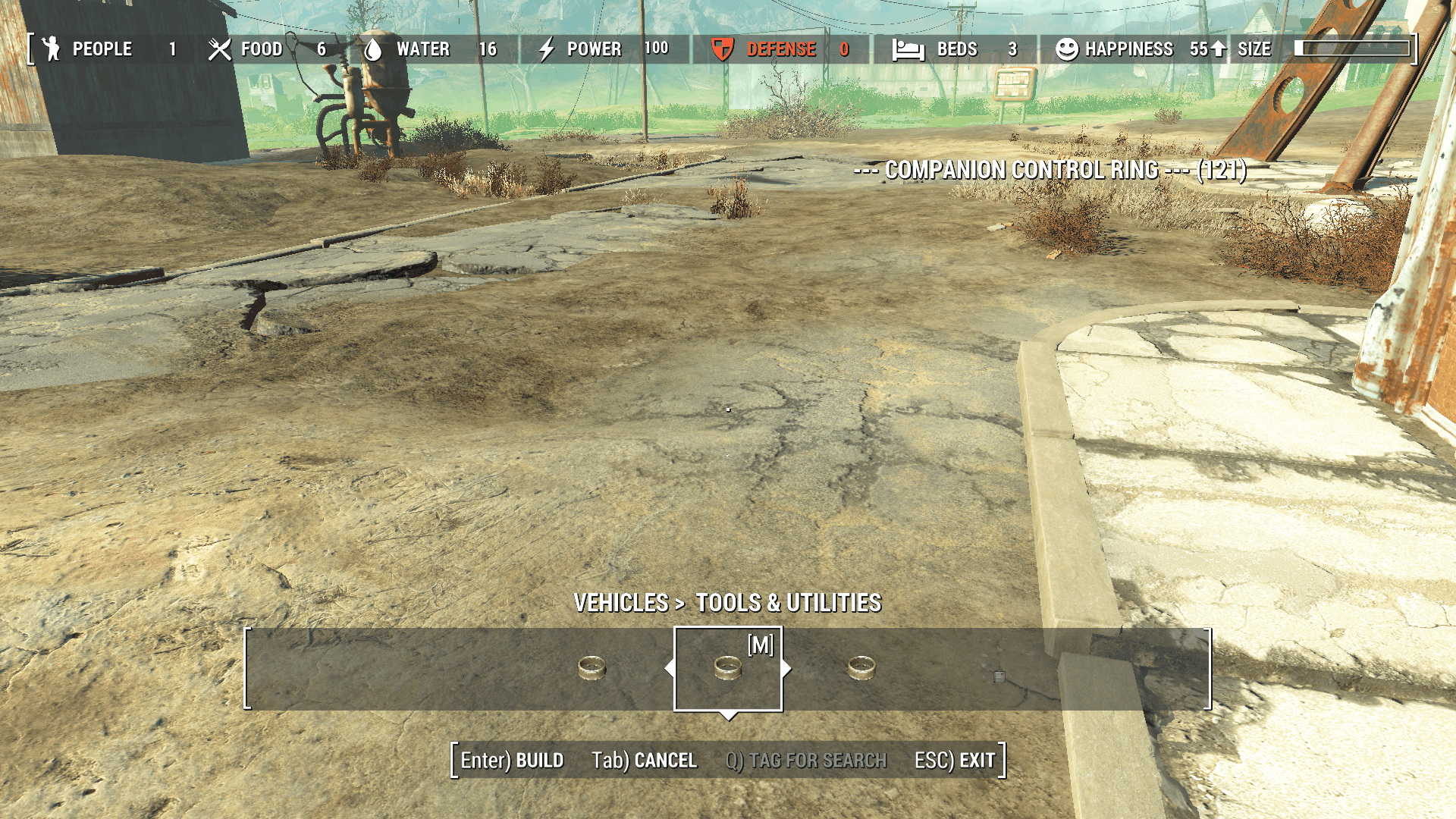This screenshot has width=1456, height=819.
Task: Cancel out of the Tools & Utilities category
Action: click(x=644, y=761)
